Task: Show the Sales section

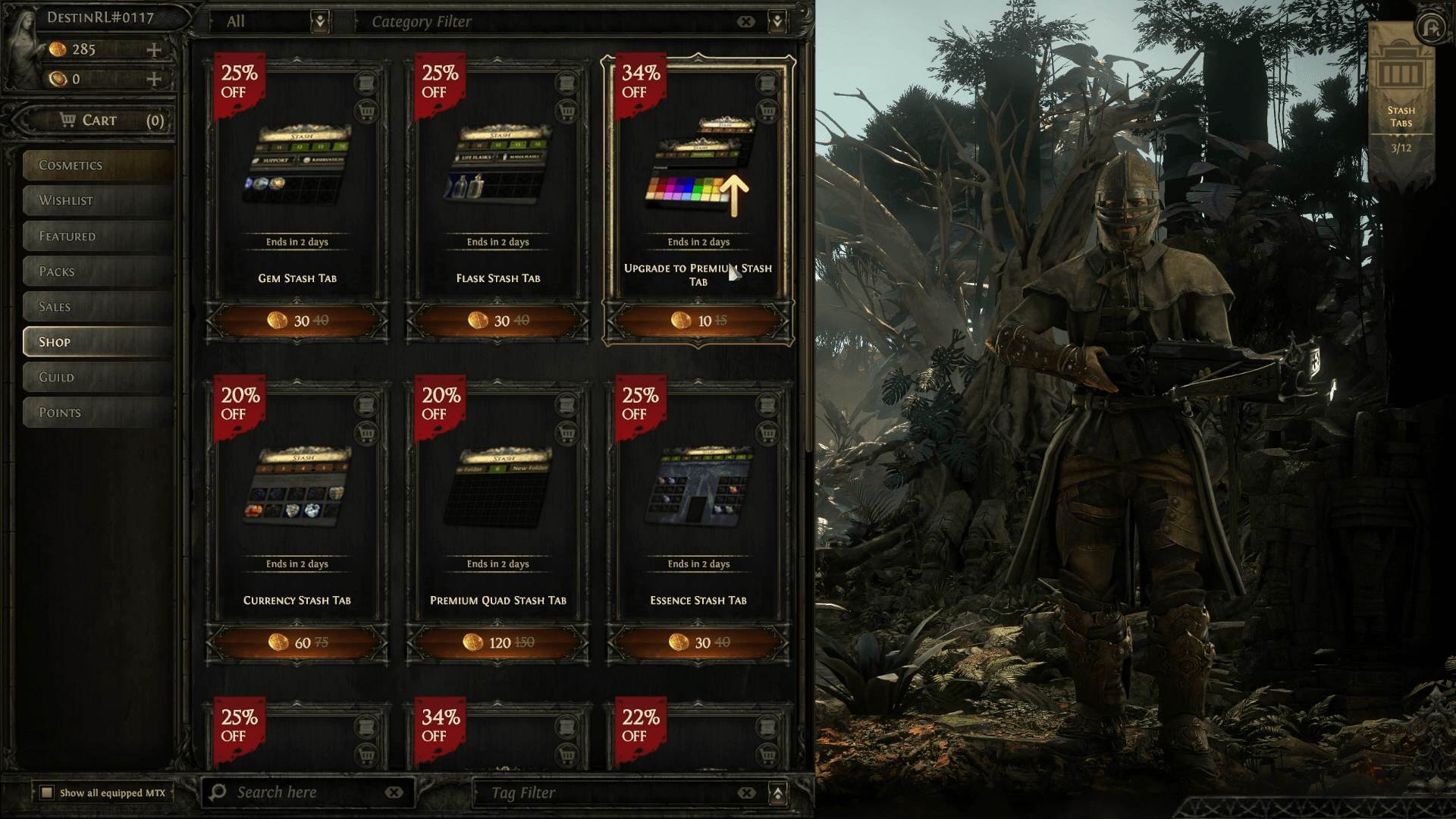Action: click(x=99, y=307)
